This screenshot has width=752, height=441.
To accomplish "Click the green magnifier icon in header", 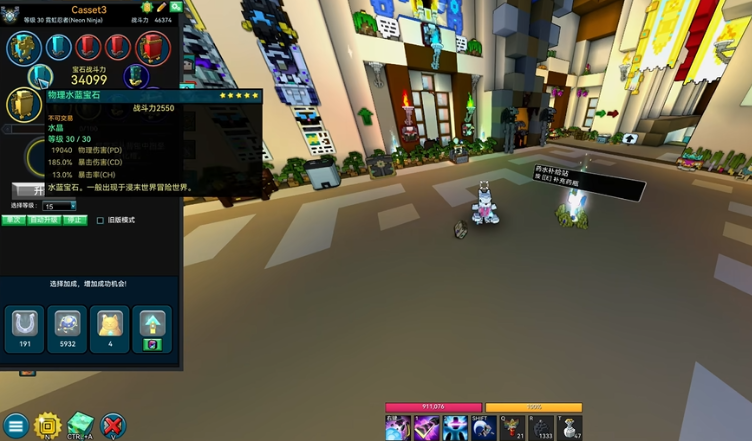I will coord(176,7).
